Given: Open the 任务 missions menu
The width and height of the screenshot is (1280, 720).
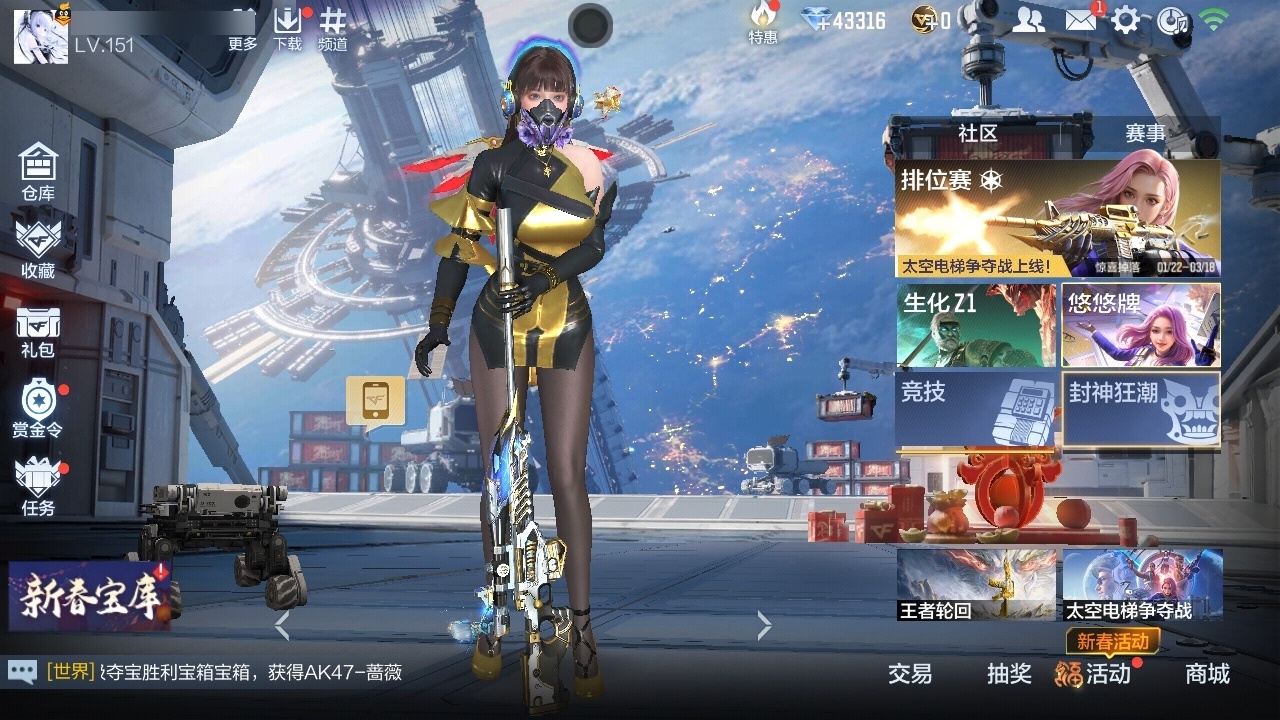Looking at the screenshot, I should click(38, 487).
